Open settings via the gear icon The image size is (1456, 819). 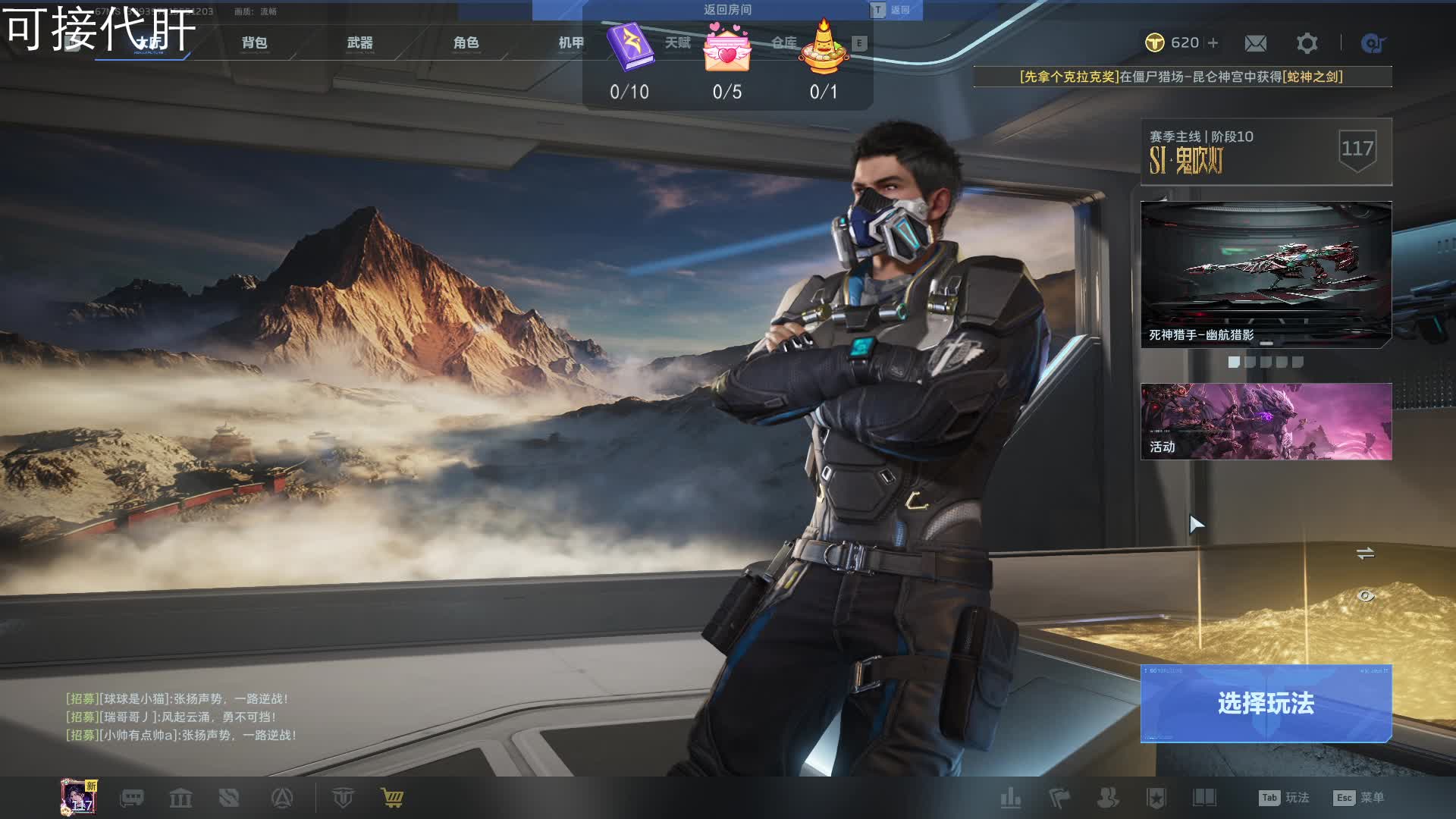[x=1307, y=43]
